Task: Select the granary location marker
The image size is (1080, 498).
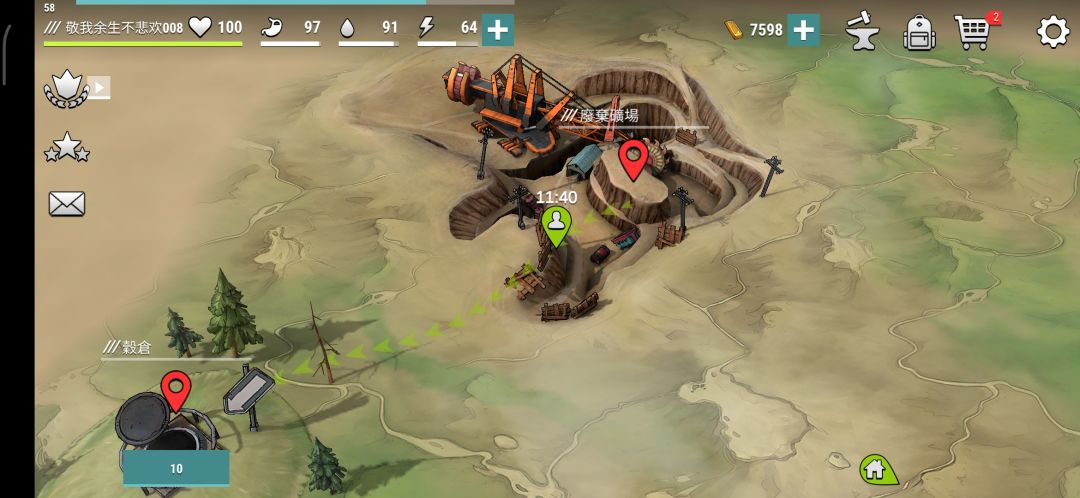Action: coord(176,389)
